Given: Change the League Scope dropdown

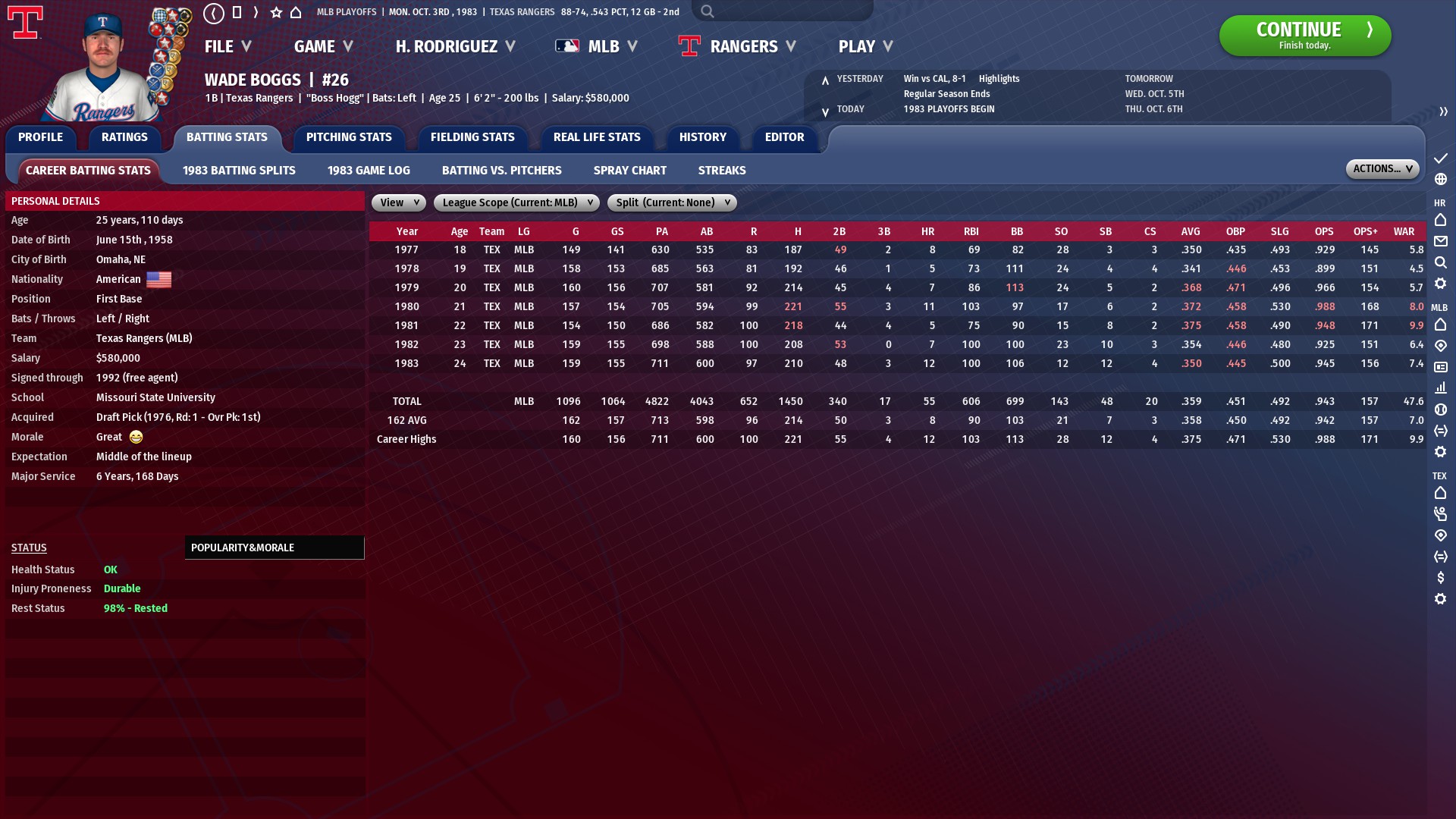Looking at the screenshot, I should click(x=516, y=202).
